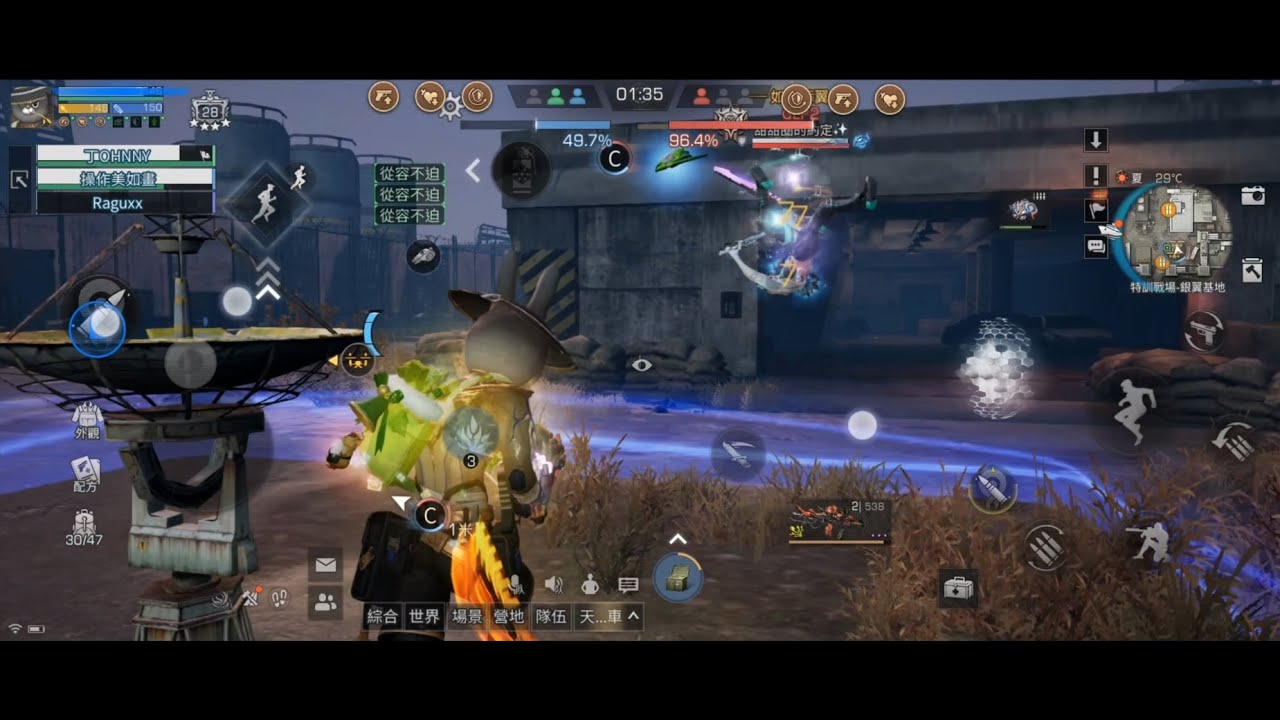Open the 場景 scene chat tab
The image size is (1280, 720).
[467, 616]
